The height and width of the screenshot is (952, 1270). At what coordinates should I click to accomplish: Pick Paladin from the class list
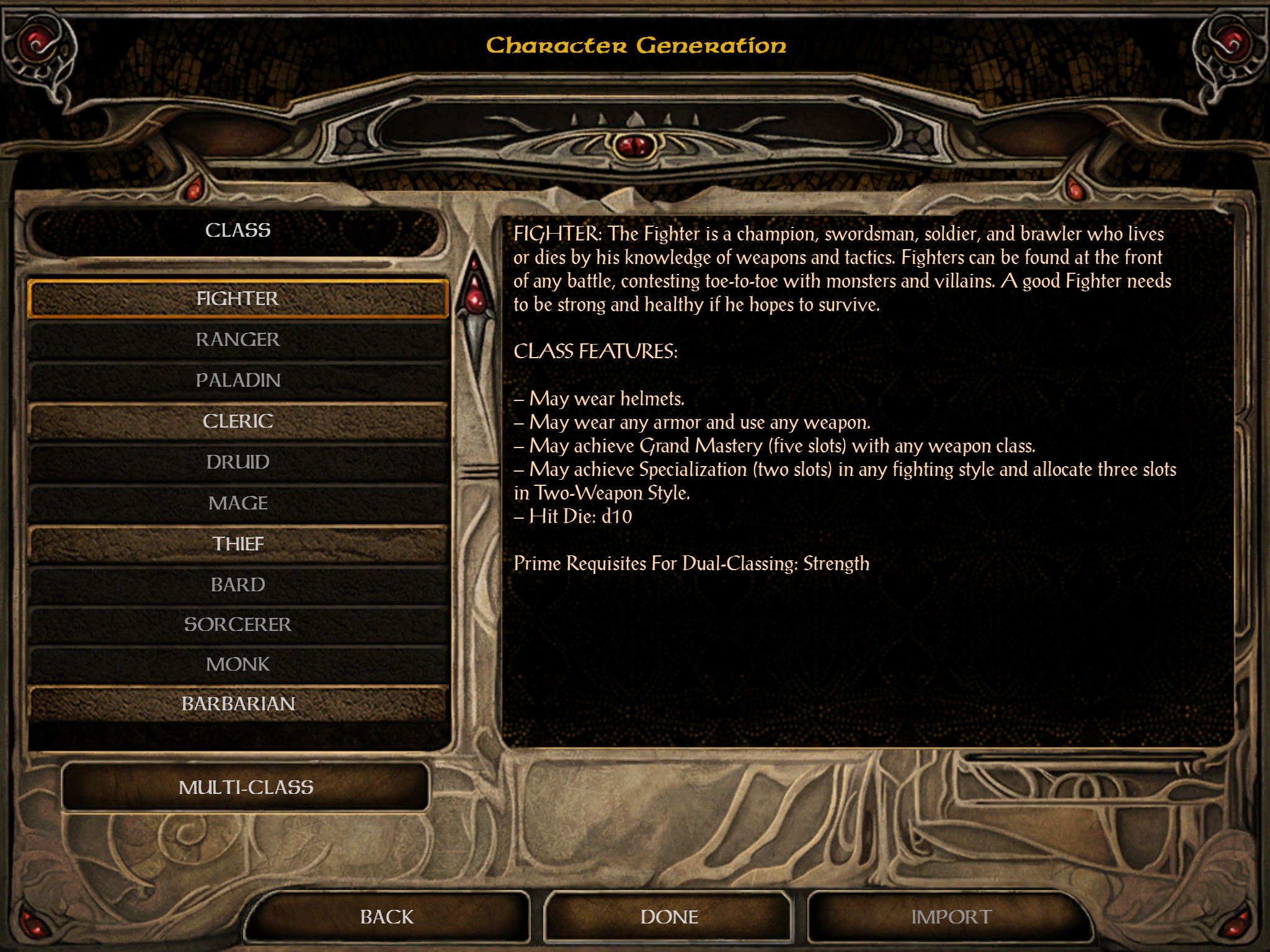(x=238, y=381)
